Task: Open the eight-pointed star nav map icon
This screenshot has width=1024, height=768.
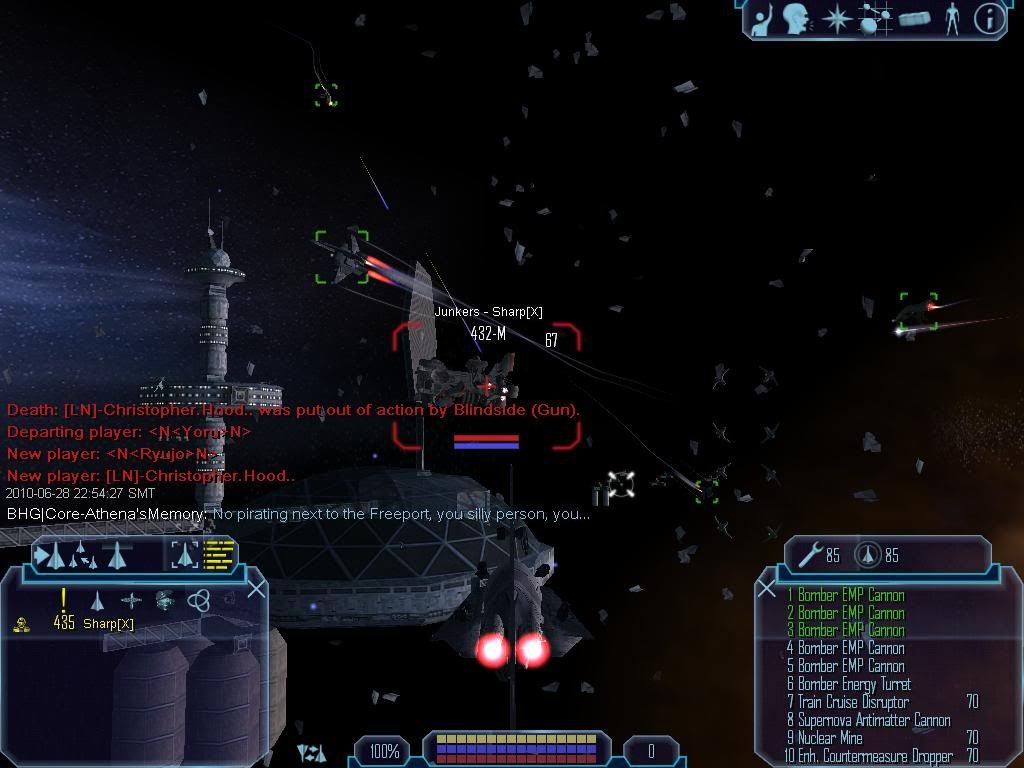Action: [x=836, y=19]
